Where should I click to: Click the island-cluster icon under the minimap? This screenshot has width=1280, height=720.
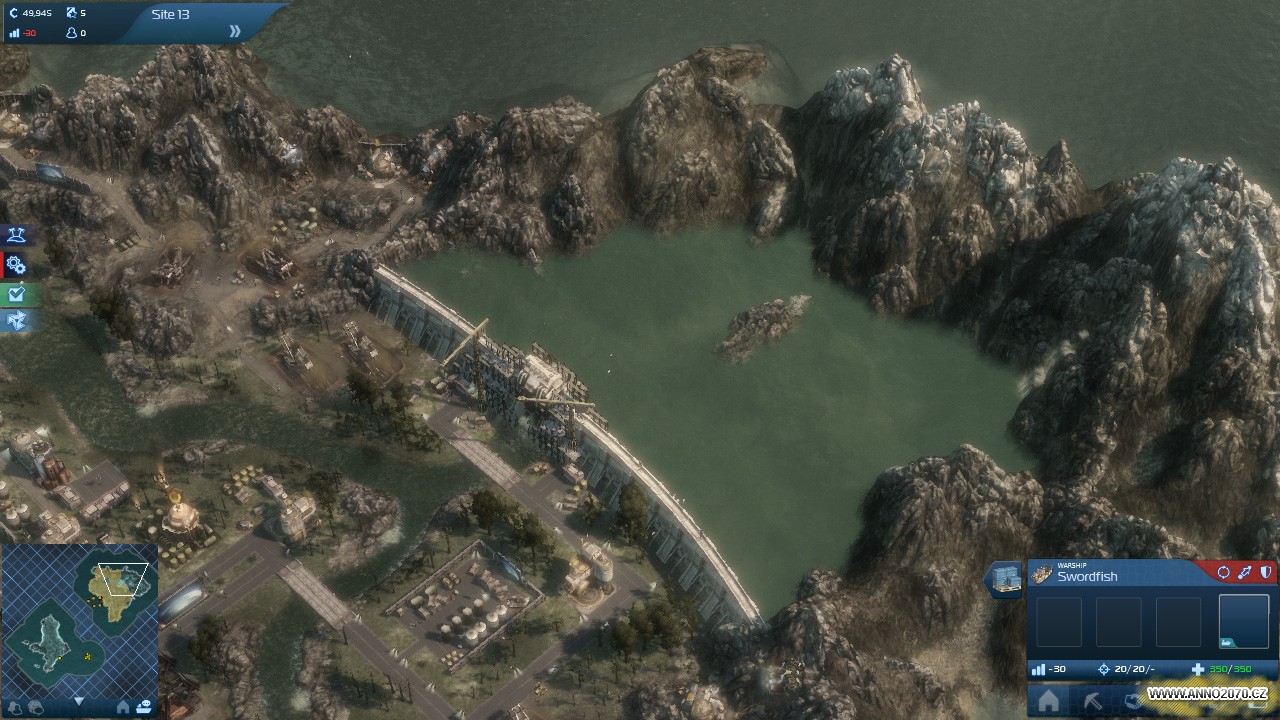(x=35, y=707)
